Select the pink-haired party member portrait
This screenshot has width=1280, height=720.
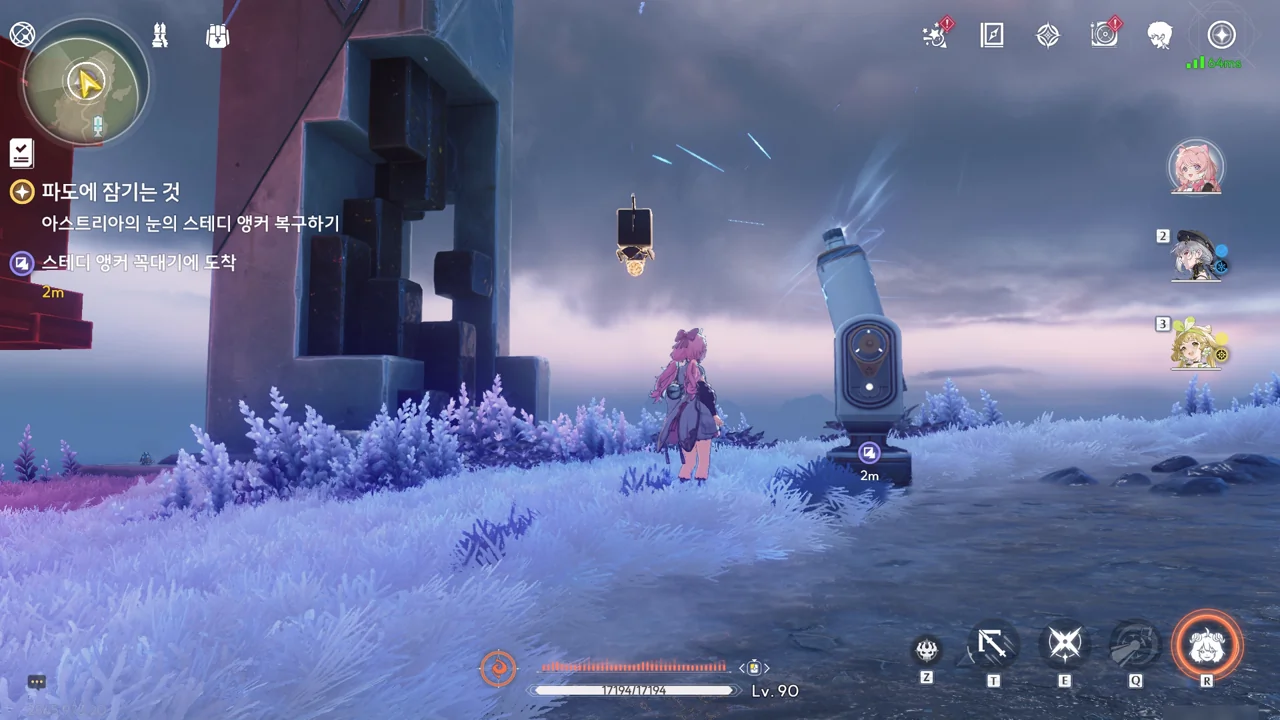[1196, 167]
